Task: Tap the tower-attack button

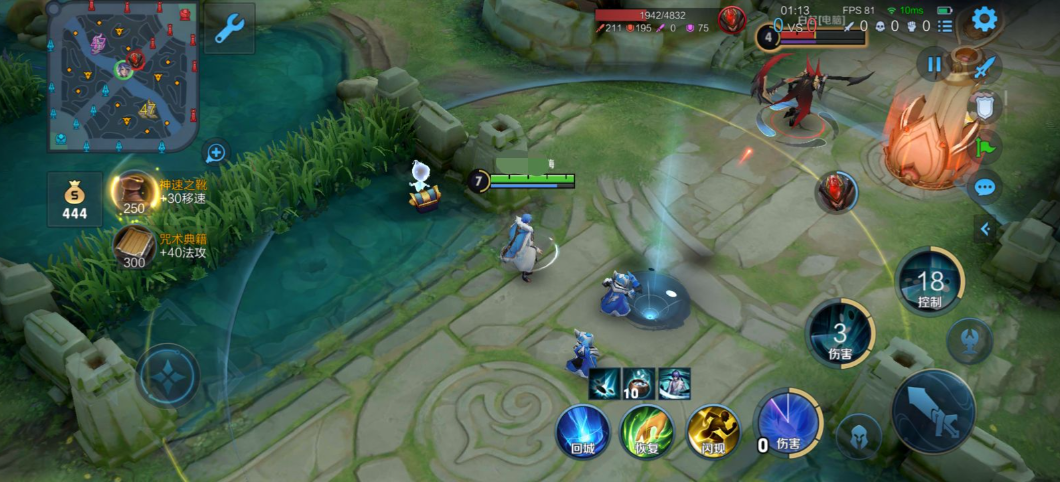Action: (x=969, y=341)
